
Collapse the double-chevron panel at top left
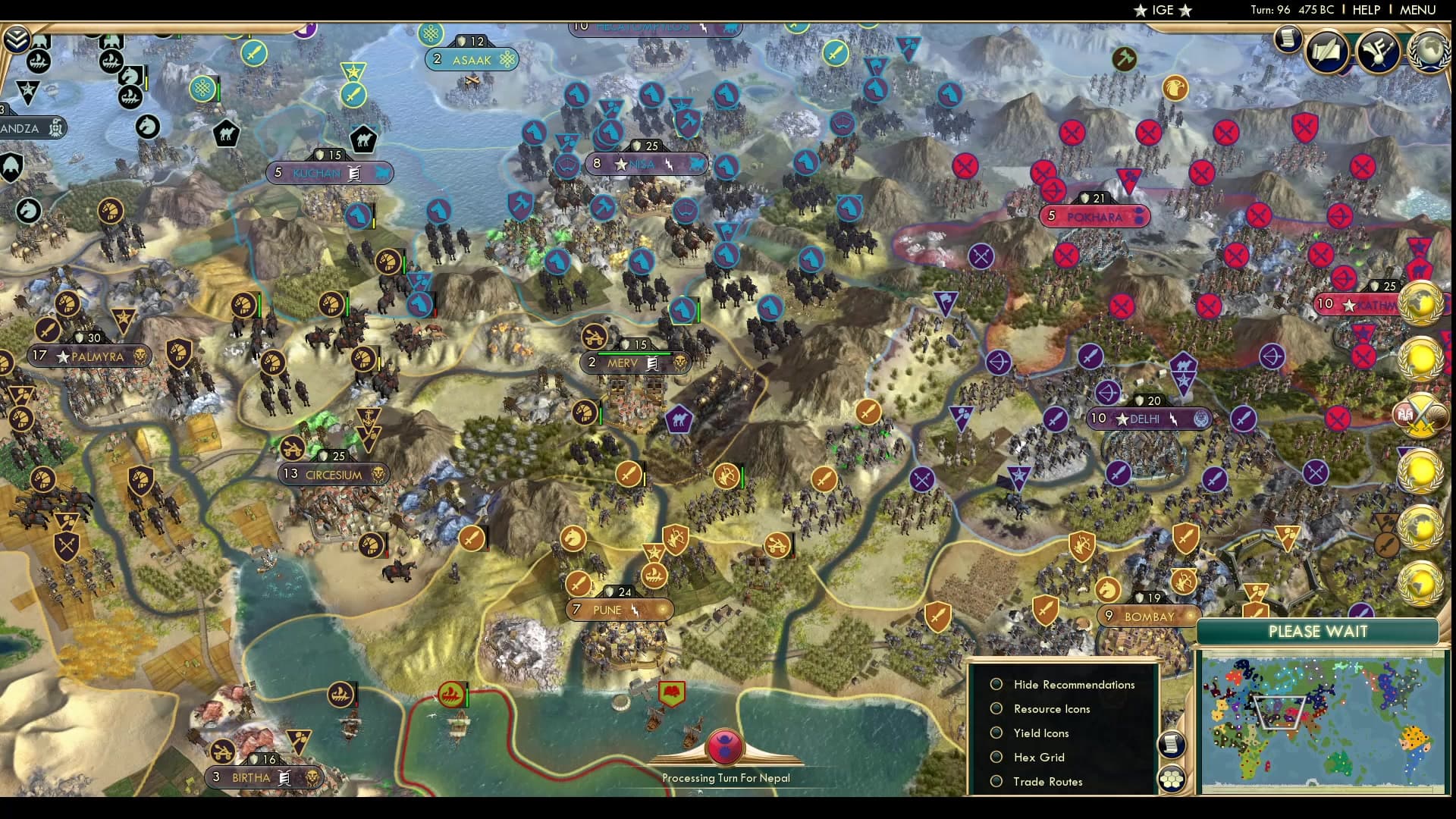click(17, 39)
